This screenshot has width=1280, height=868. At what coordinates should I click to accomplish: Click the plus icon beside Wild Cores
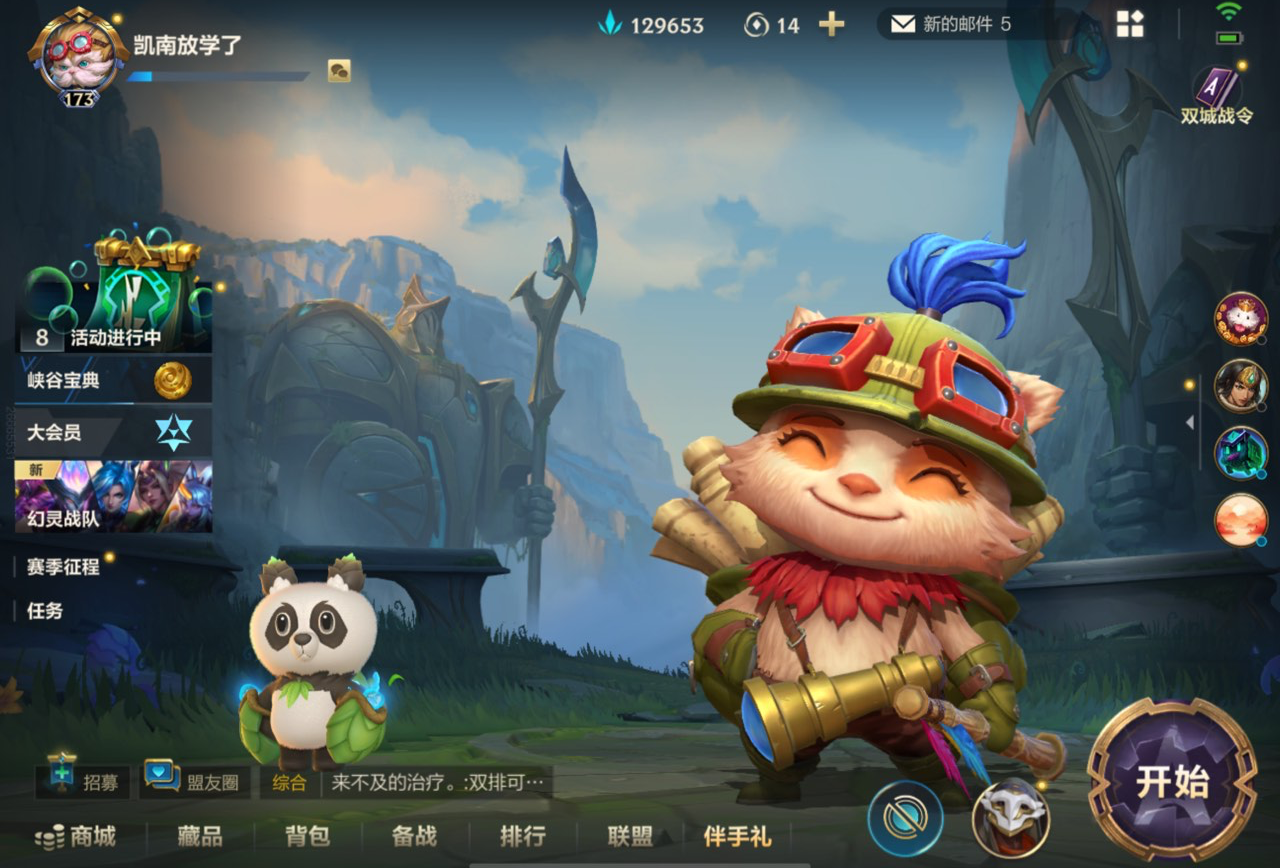click(829, 24)
